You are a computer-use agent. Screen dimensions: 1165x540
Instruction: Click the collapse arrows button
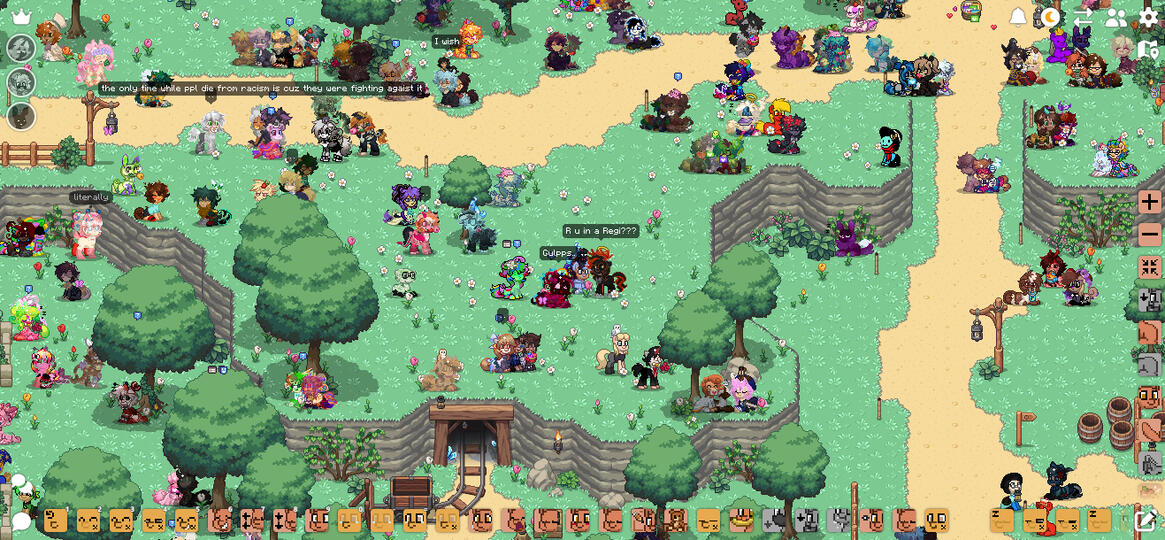[1149, 267]
